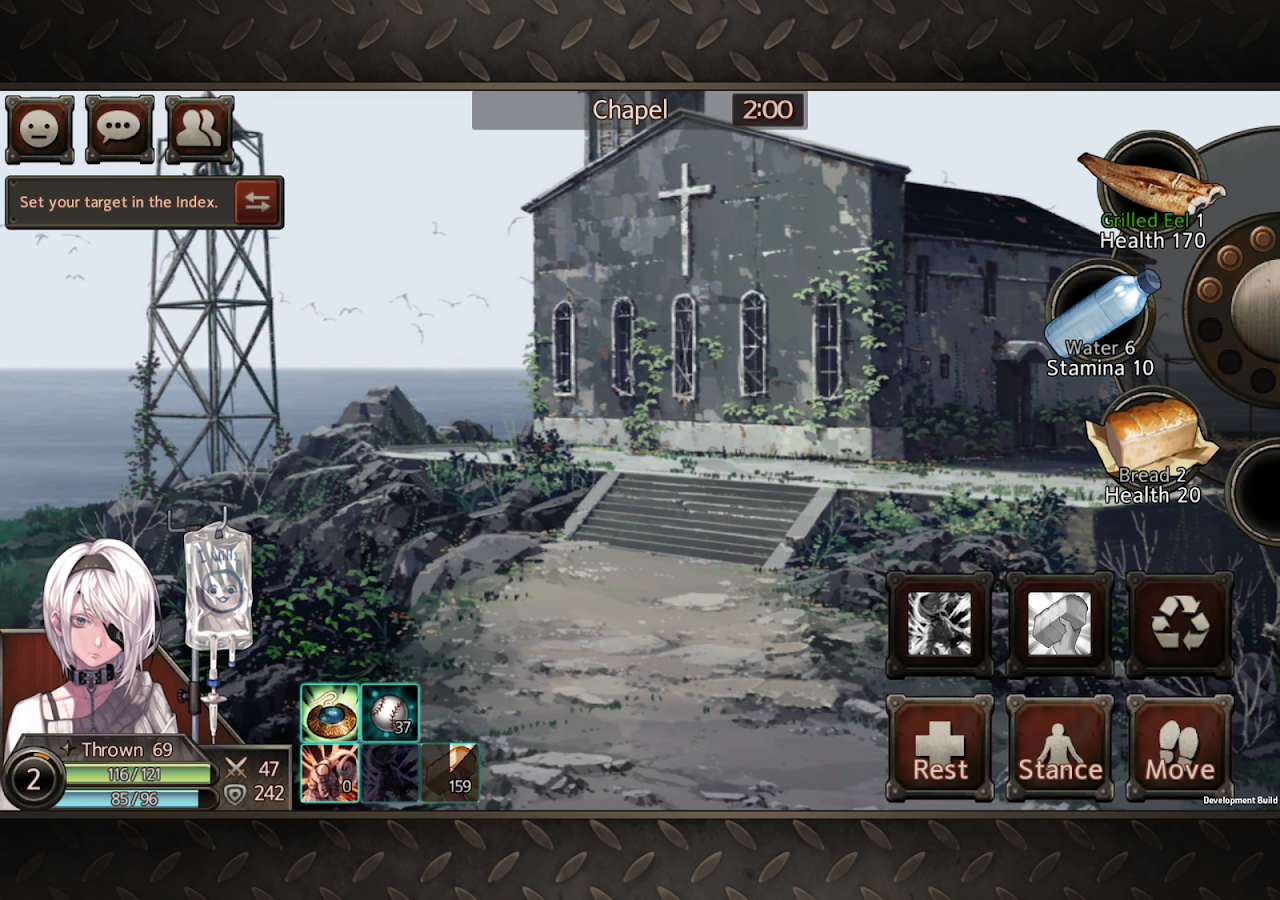
Task: Open the emote face icon
Action: [x=39, y=128]
